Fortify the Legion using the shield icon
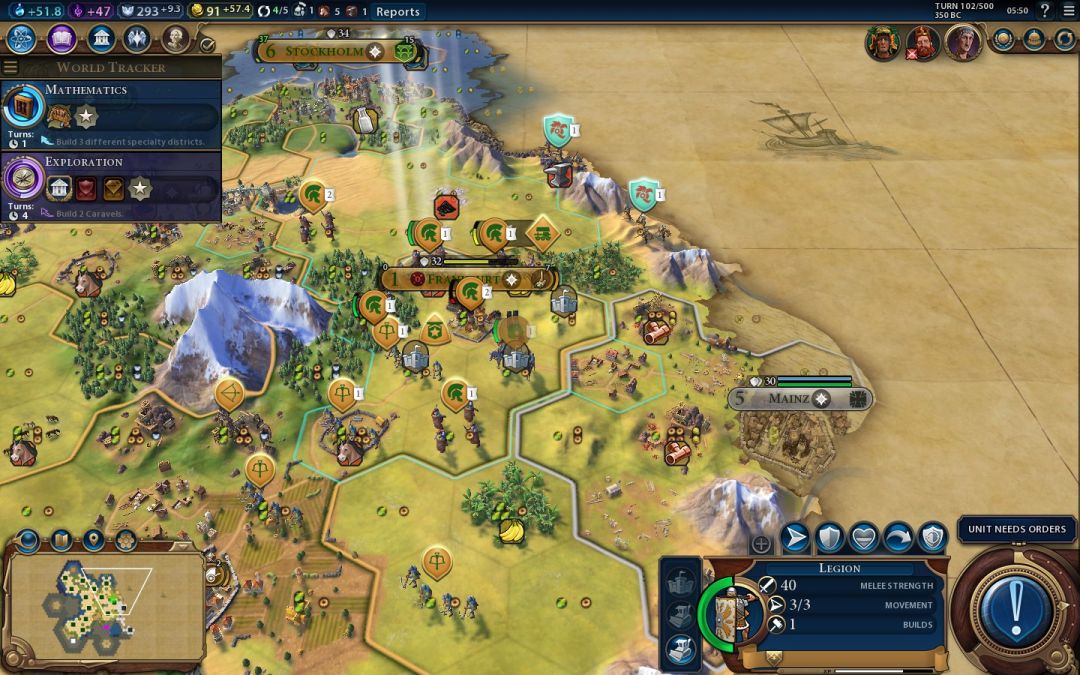Screen dimensions: 1080x675 (x=830, y=538)
